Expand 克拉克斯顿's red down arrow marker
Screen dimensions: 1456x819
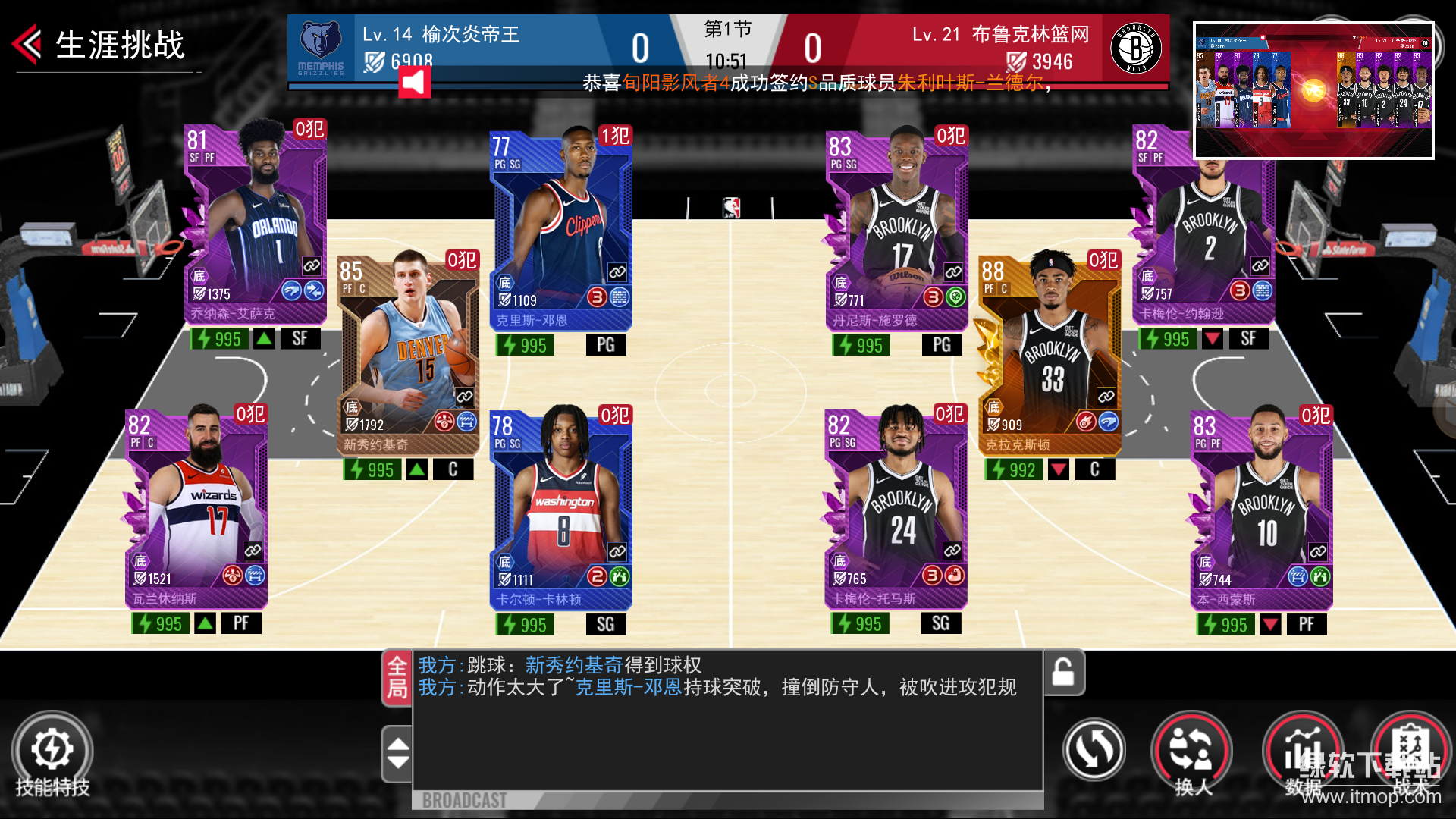coord(1057,469)
